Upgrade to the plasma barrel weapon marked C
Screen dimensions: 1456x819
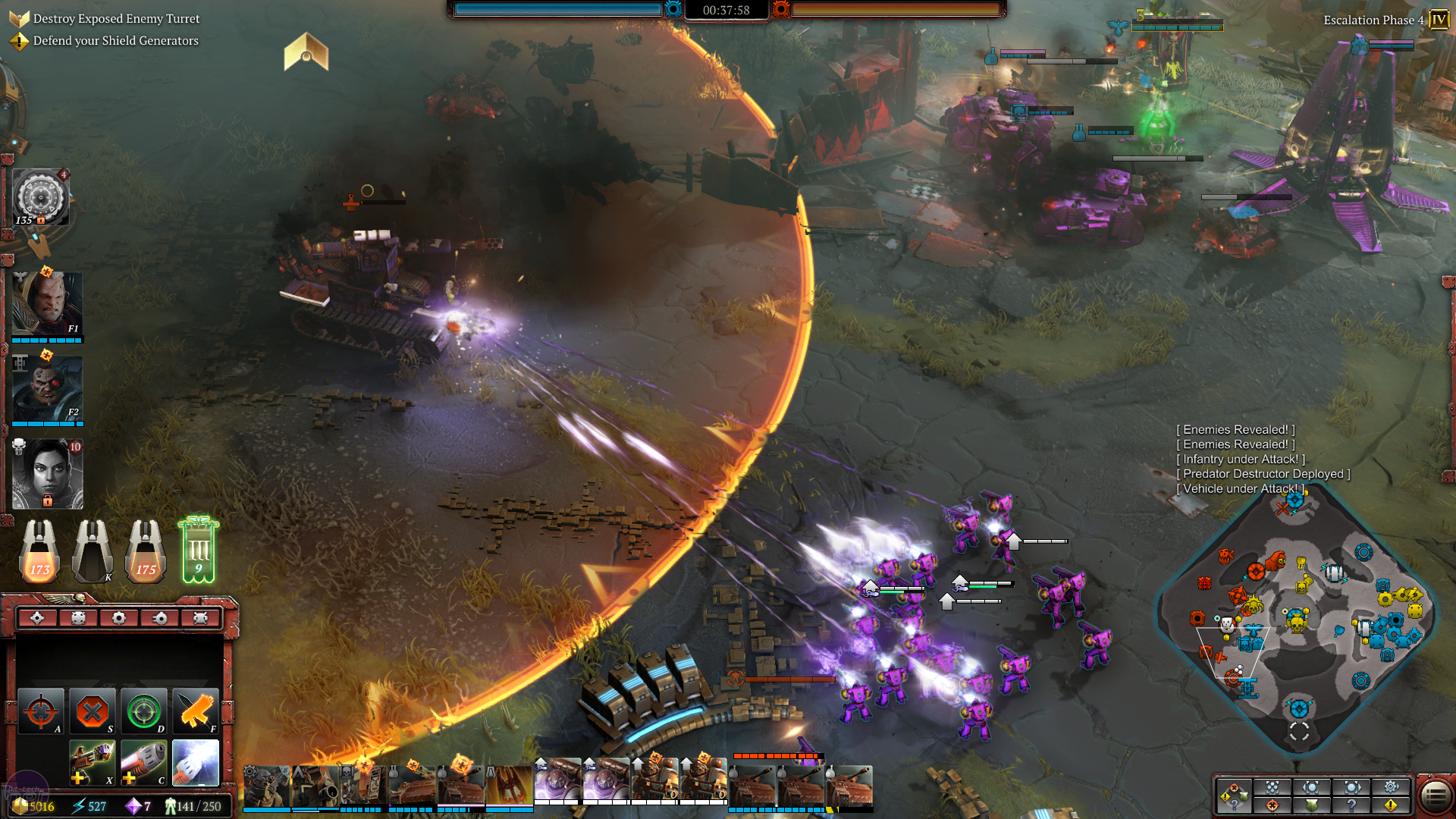143,763
